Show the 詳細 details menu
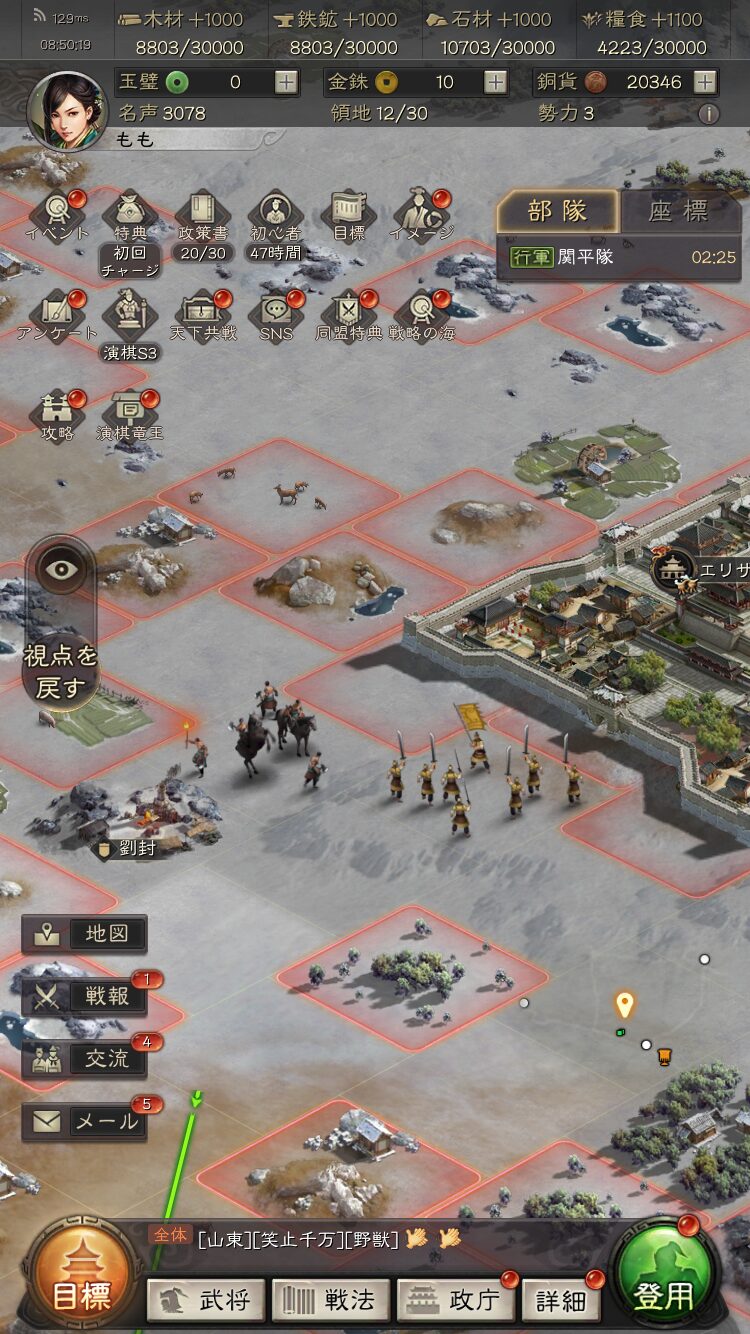The height and width of the screenshot is (1334, 750). click(561, 1299)
